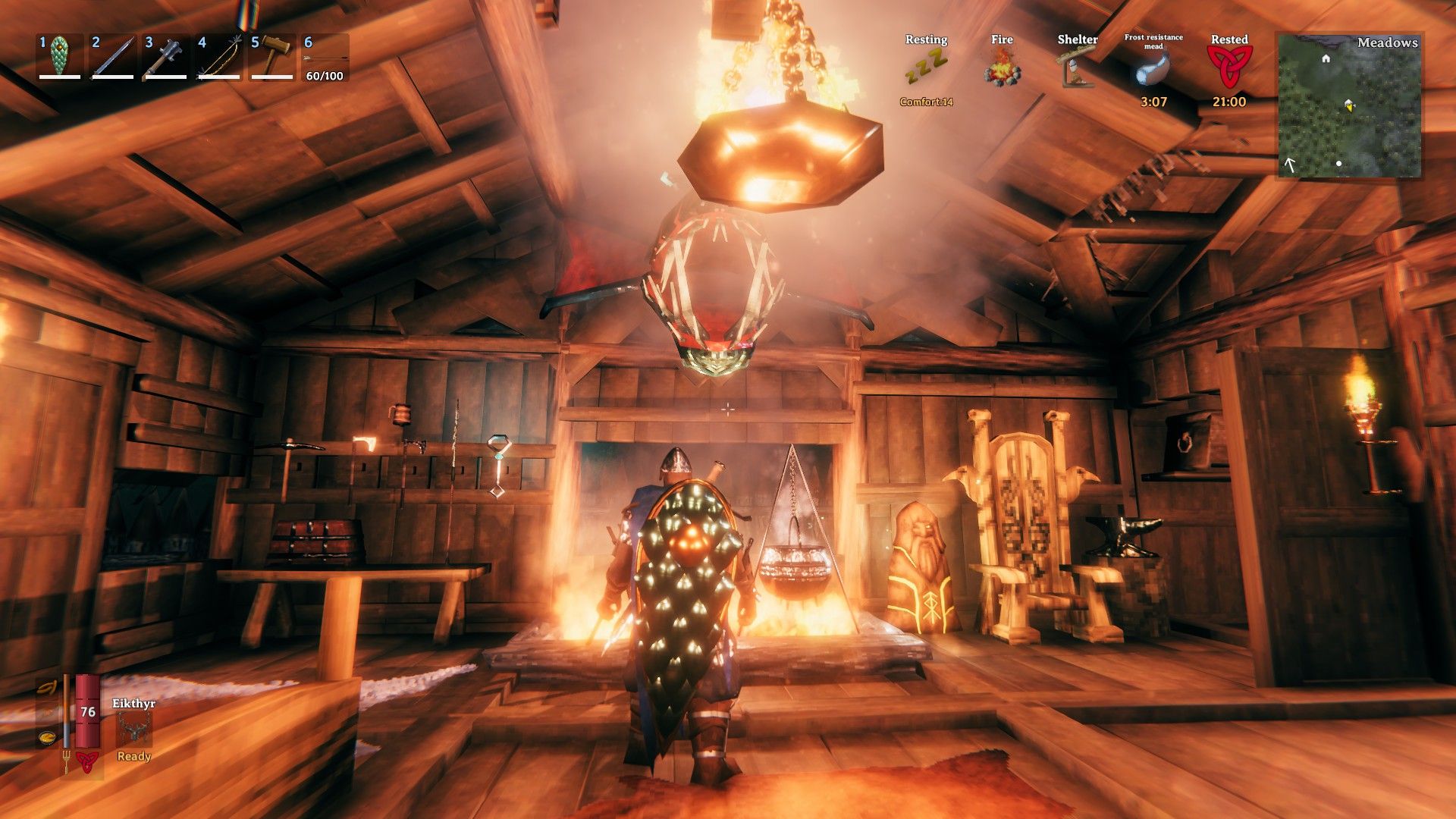Equip the sword in hotbar slot 2

(x=112, y=57)
